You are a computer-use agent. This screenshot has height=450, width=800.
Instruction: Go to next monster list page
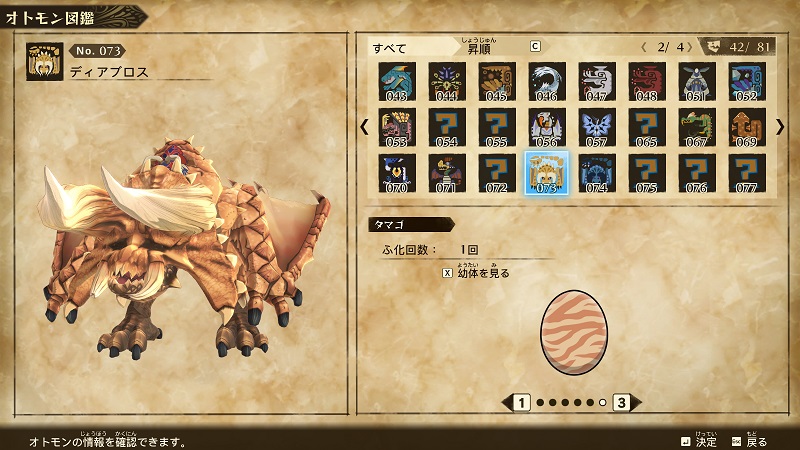point(780,127)
